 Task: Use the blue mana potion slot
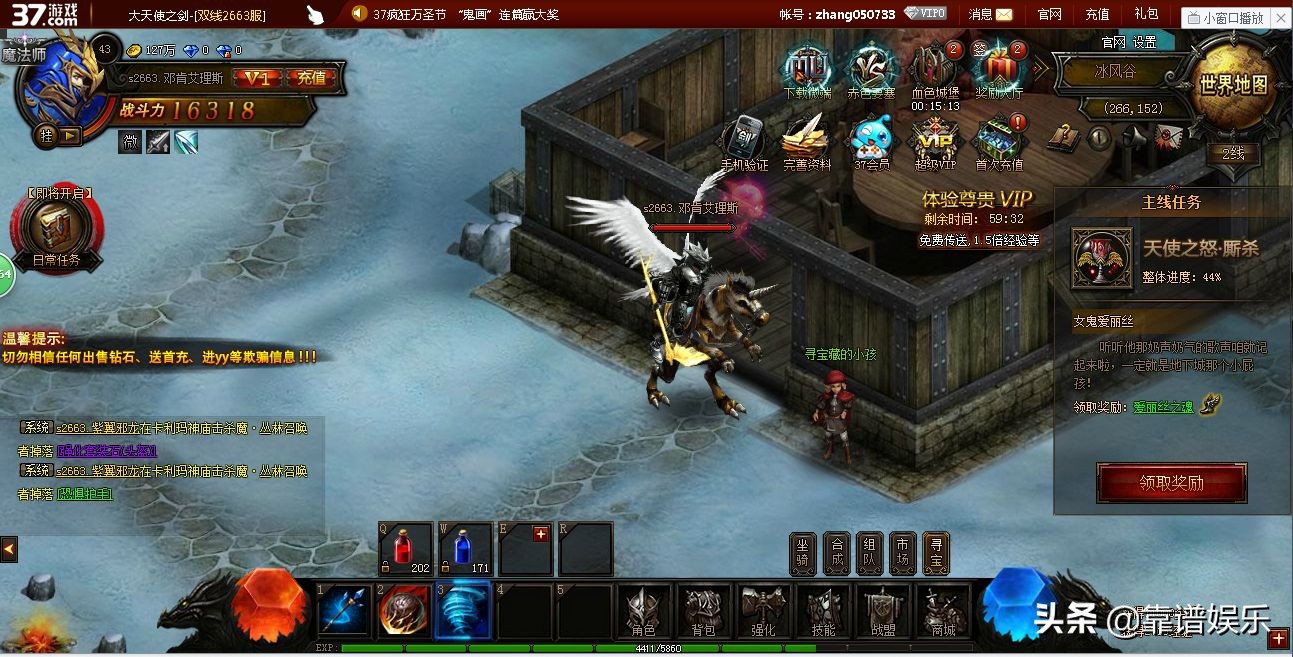pyautogui.click(x=465, y=548)
